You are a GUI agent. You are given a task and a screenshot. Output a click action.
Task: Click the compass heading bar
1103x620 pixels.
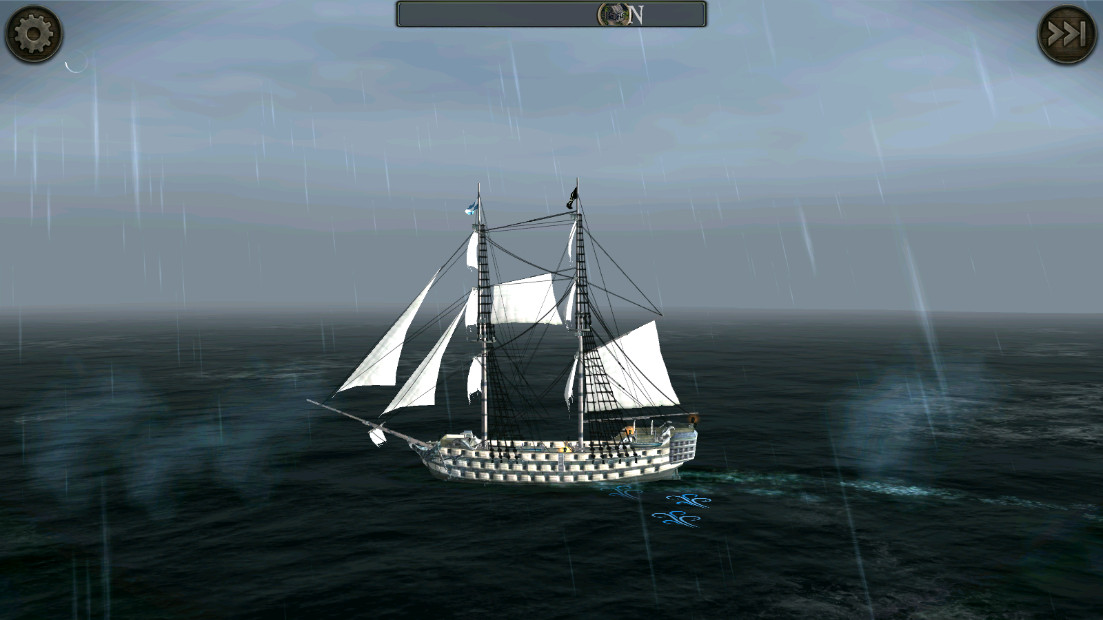(x=551, y=14)
